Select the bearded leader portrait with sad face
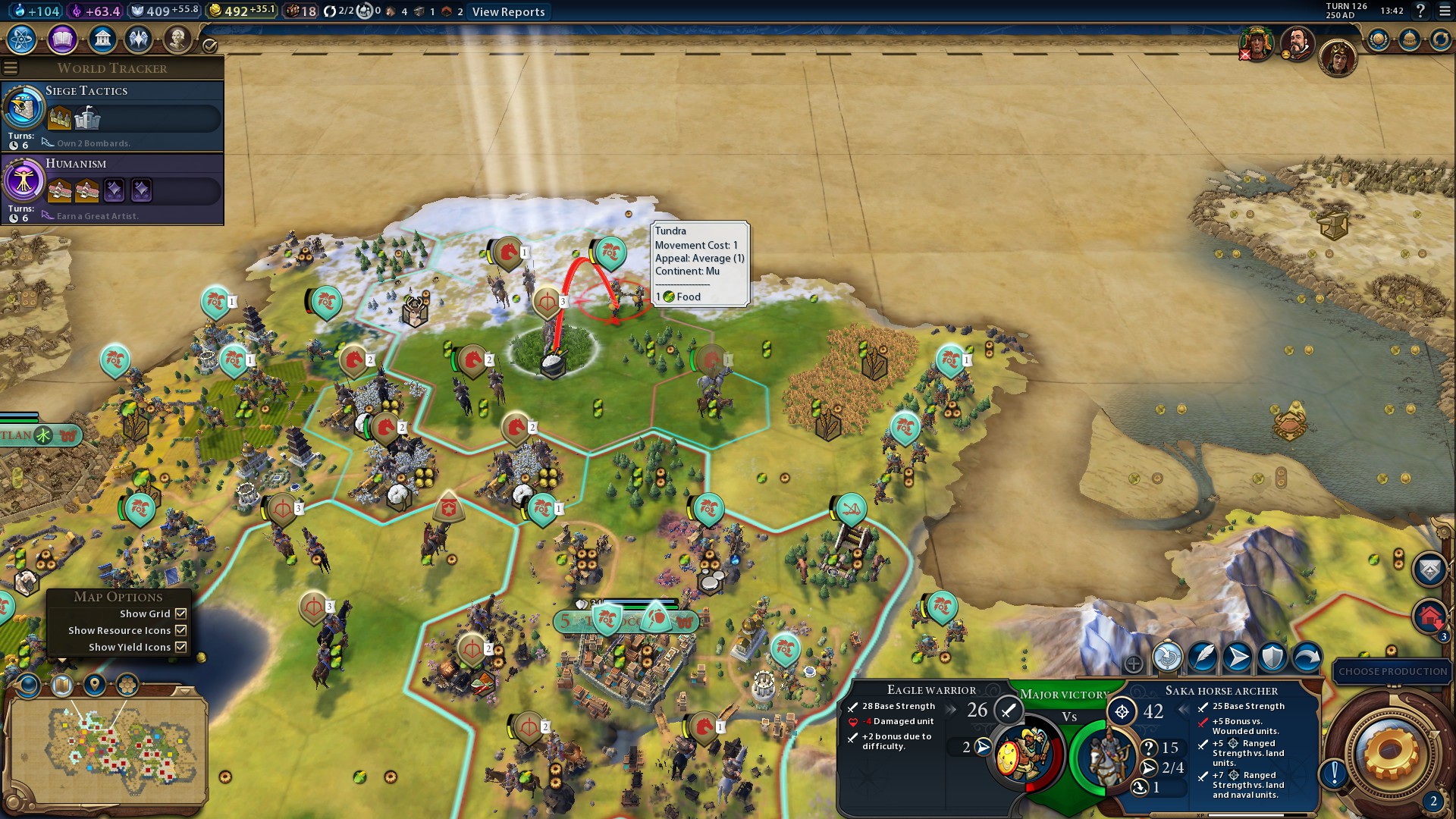This screenshot has height=819, width=1456. (x=1297, y=44)
